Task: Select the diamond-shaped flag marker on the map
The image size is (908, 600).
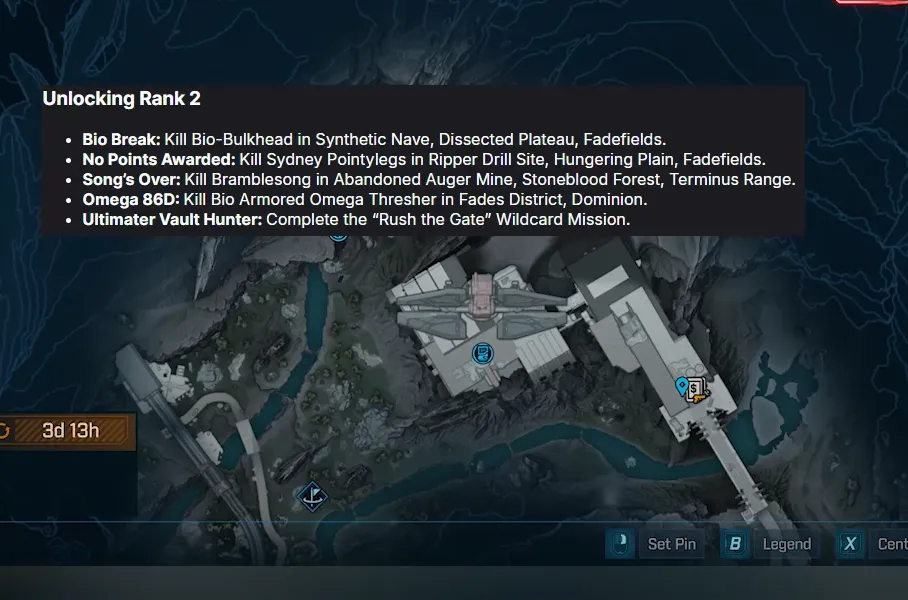Action: (x=313, y=495)
